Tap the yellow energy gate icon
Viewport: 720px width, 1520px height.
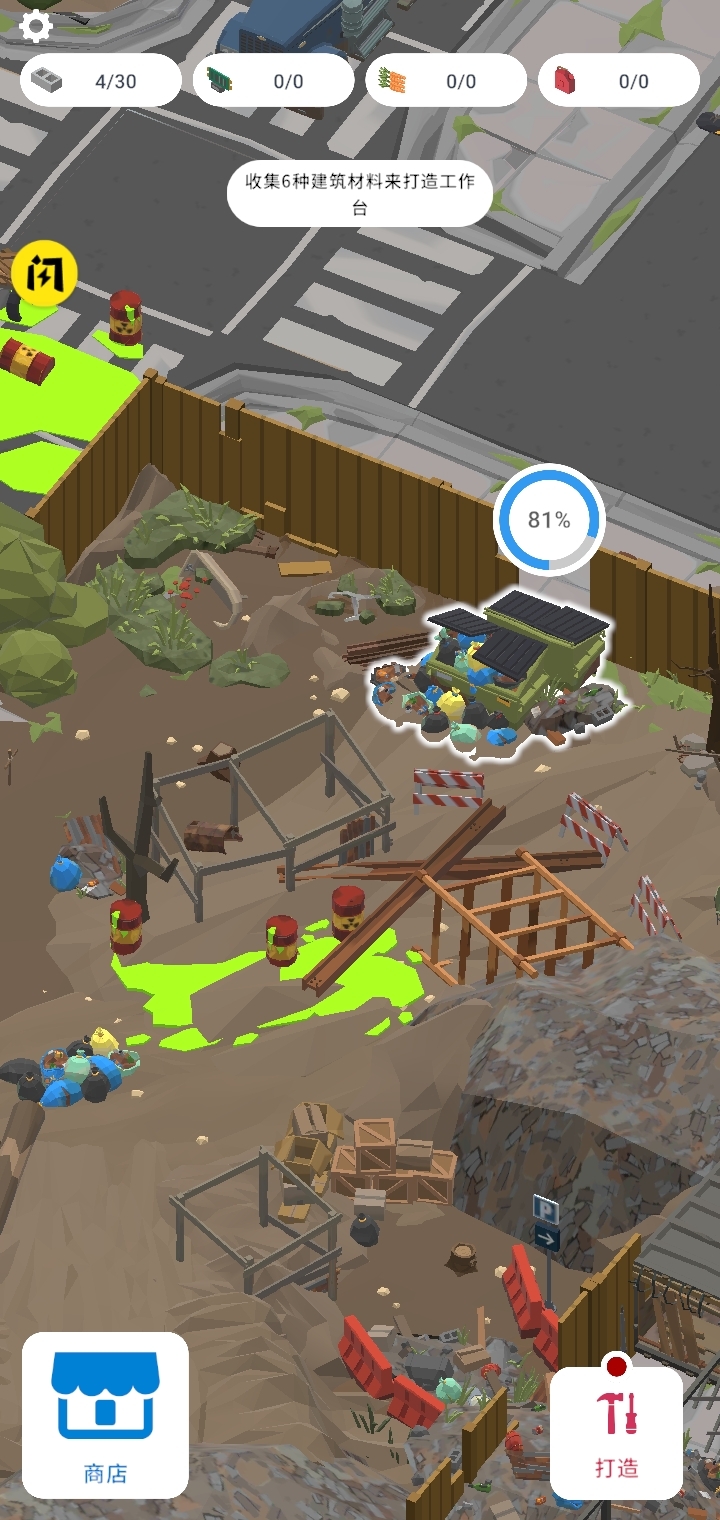[x=45, y=272]
